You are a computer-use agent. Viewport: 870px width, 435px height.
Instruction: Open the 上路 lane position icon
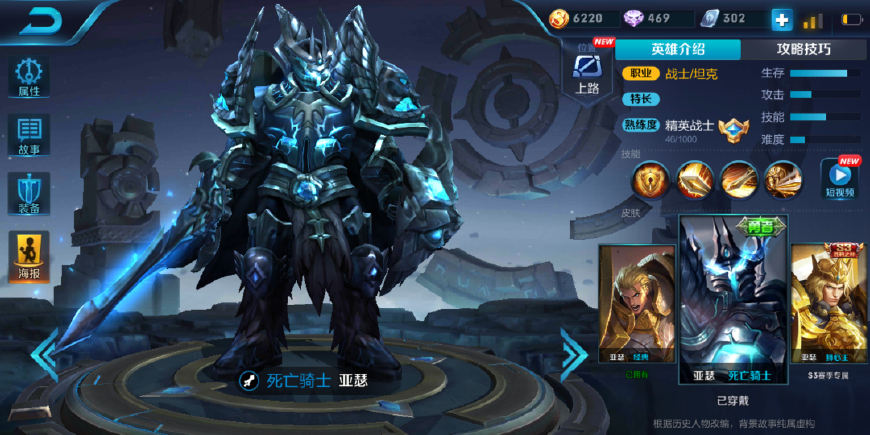click(587, 72)
